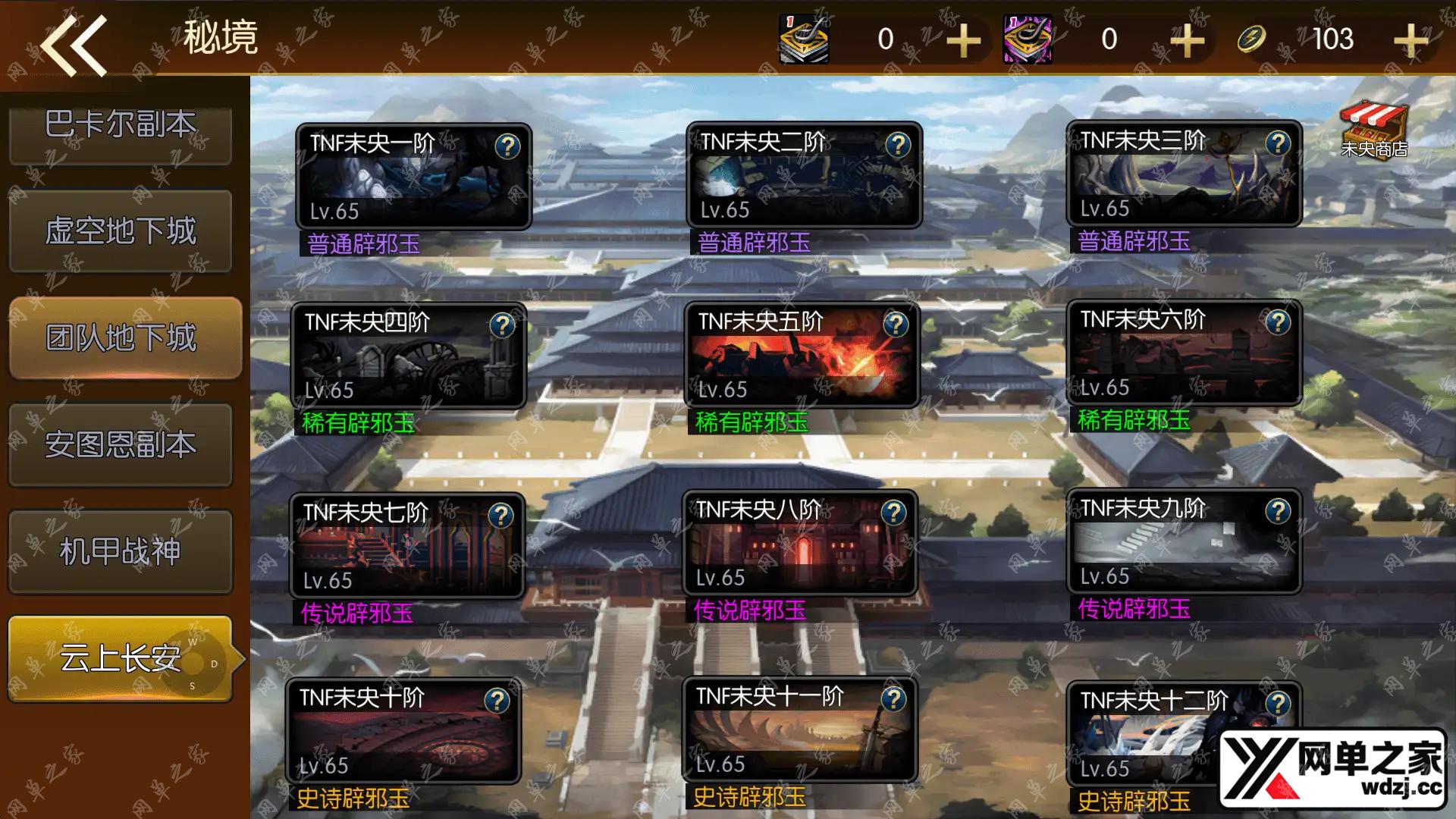
Task: Click the plus next to gold tickets
Action: [963, 39]
